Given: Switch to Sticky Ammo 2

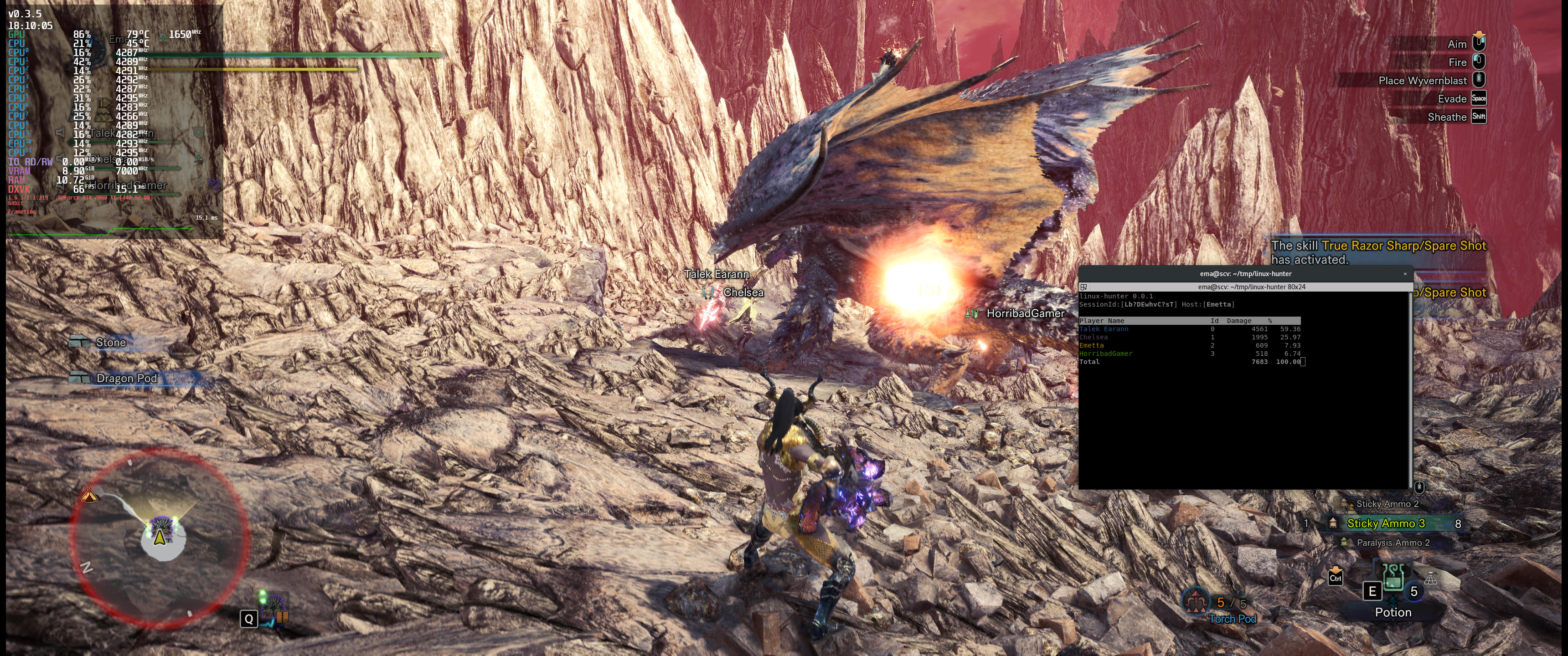Looking at the screenshot, I should point(1387,504).
